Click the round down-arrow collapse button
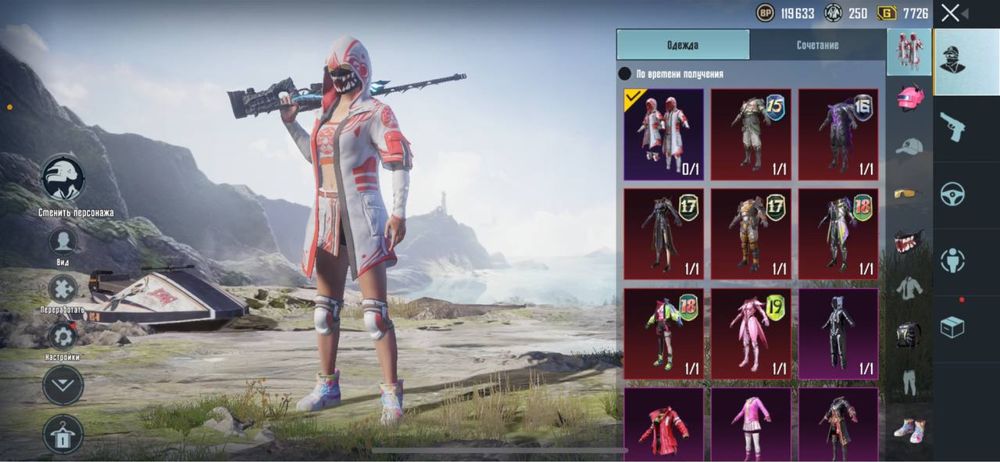The height and width of the screenshot is (462, 1000). click(63, 385)
